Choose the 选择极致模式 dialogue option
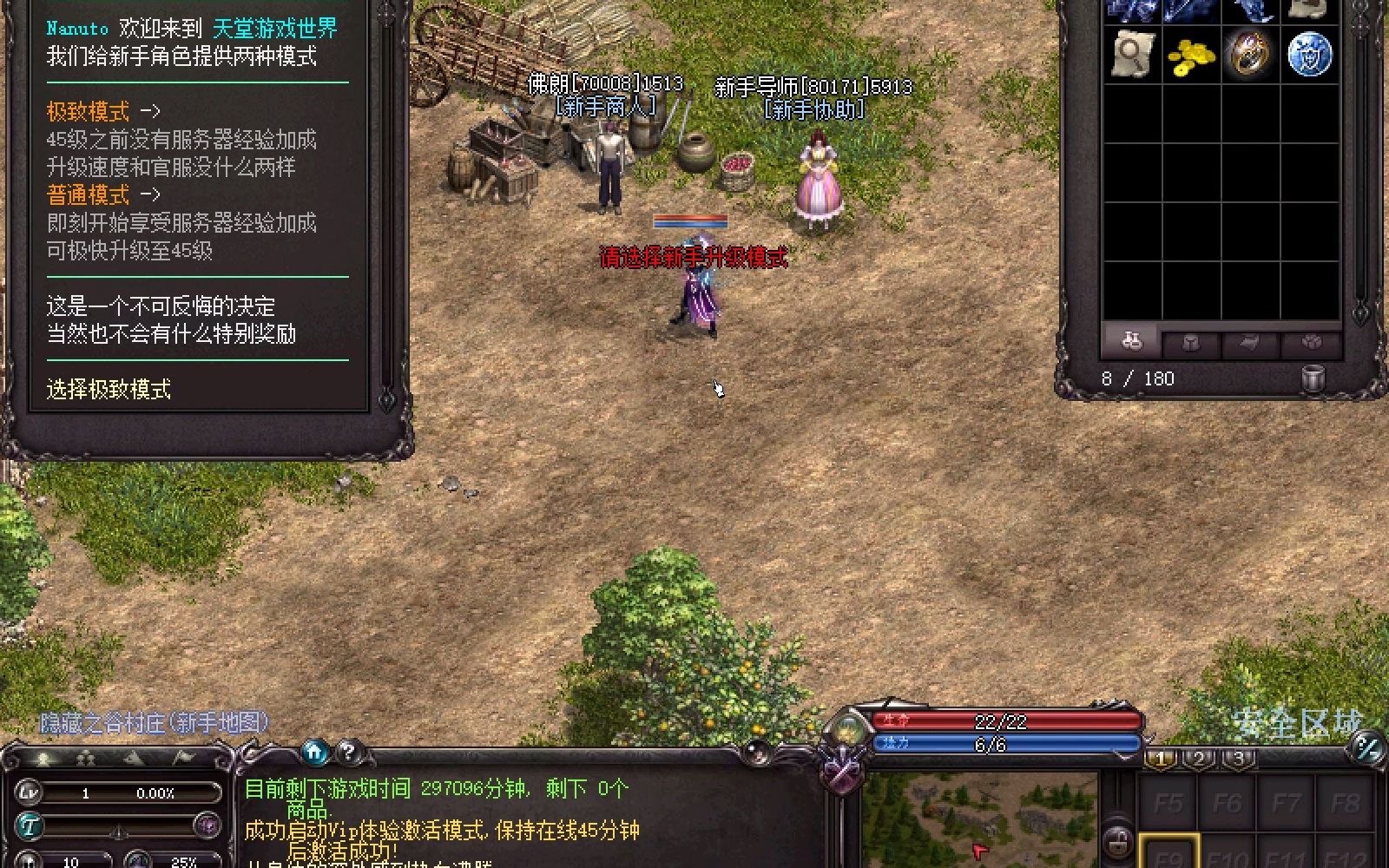The width and height of the screenshot is (1389, 868). pyautogui.click(x=109, y=389)
